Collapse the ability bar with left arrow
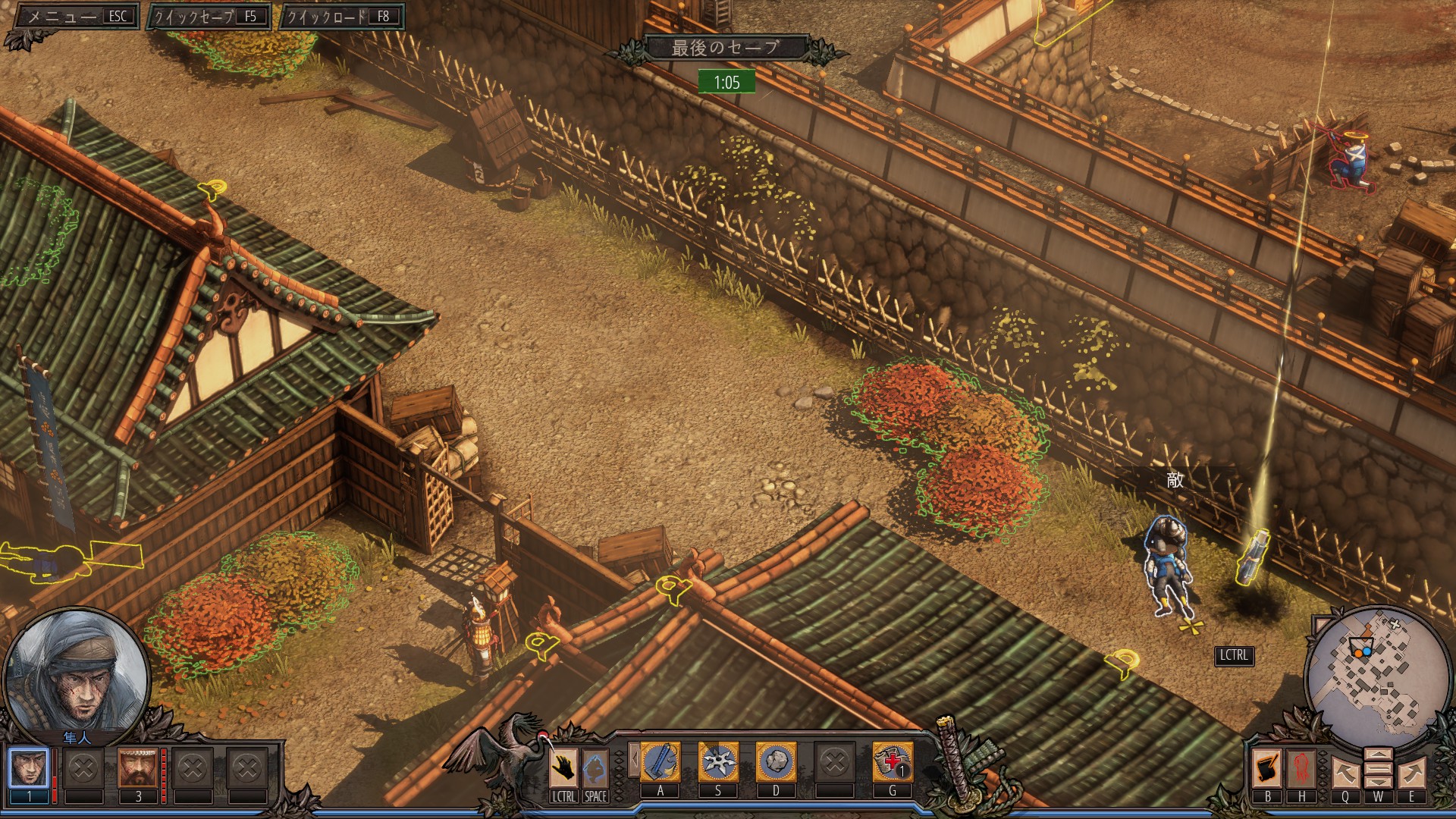The width and height of the screenshot is (1456, 819). pos(634,761)
